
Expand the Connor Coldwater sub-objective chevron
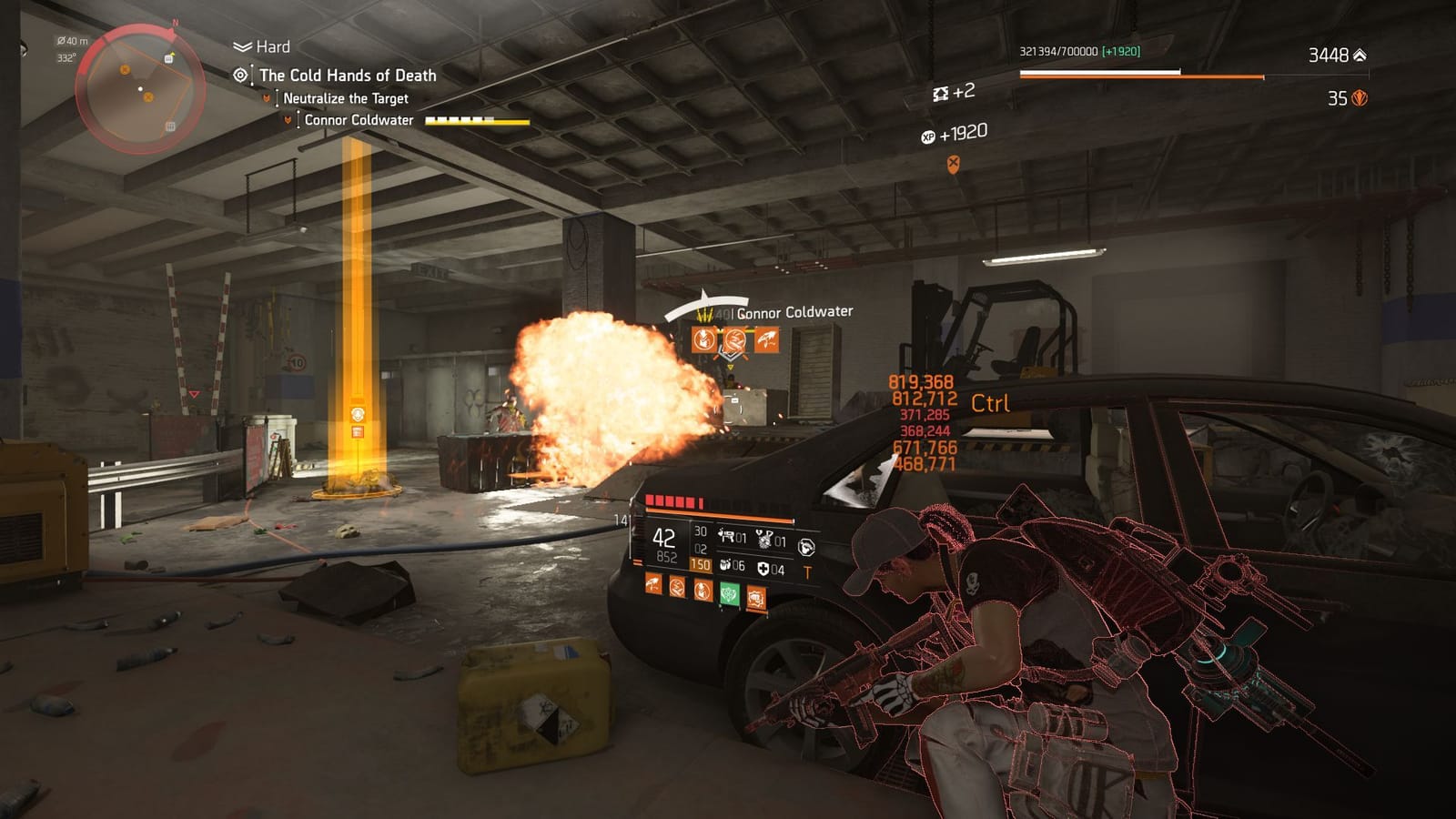coord(289,118)
